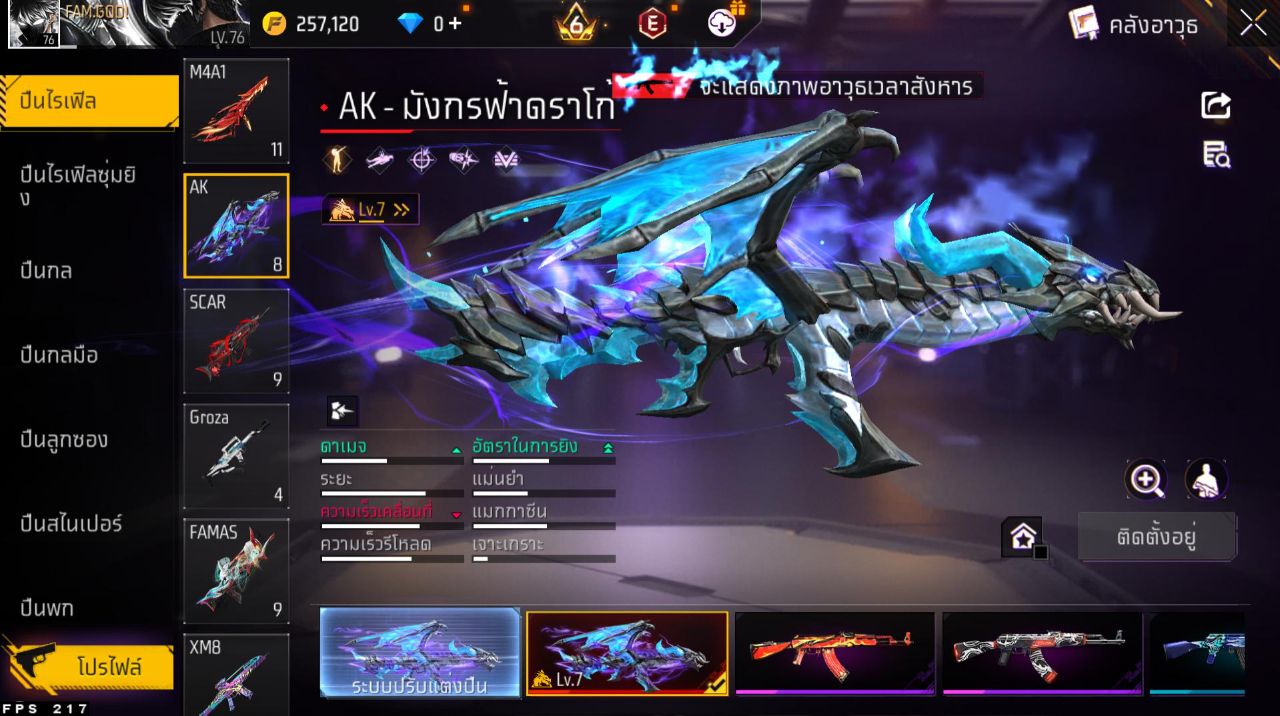1280x716 pixels.
Task: Choose the ปืนสไนเปอร์ sniper category
Action: click(72, 524)
